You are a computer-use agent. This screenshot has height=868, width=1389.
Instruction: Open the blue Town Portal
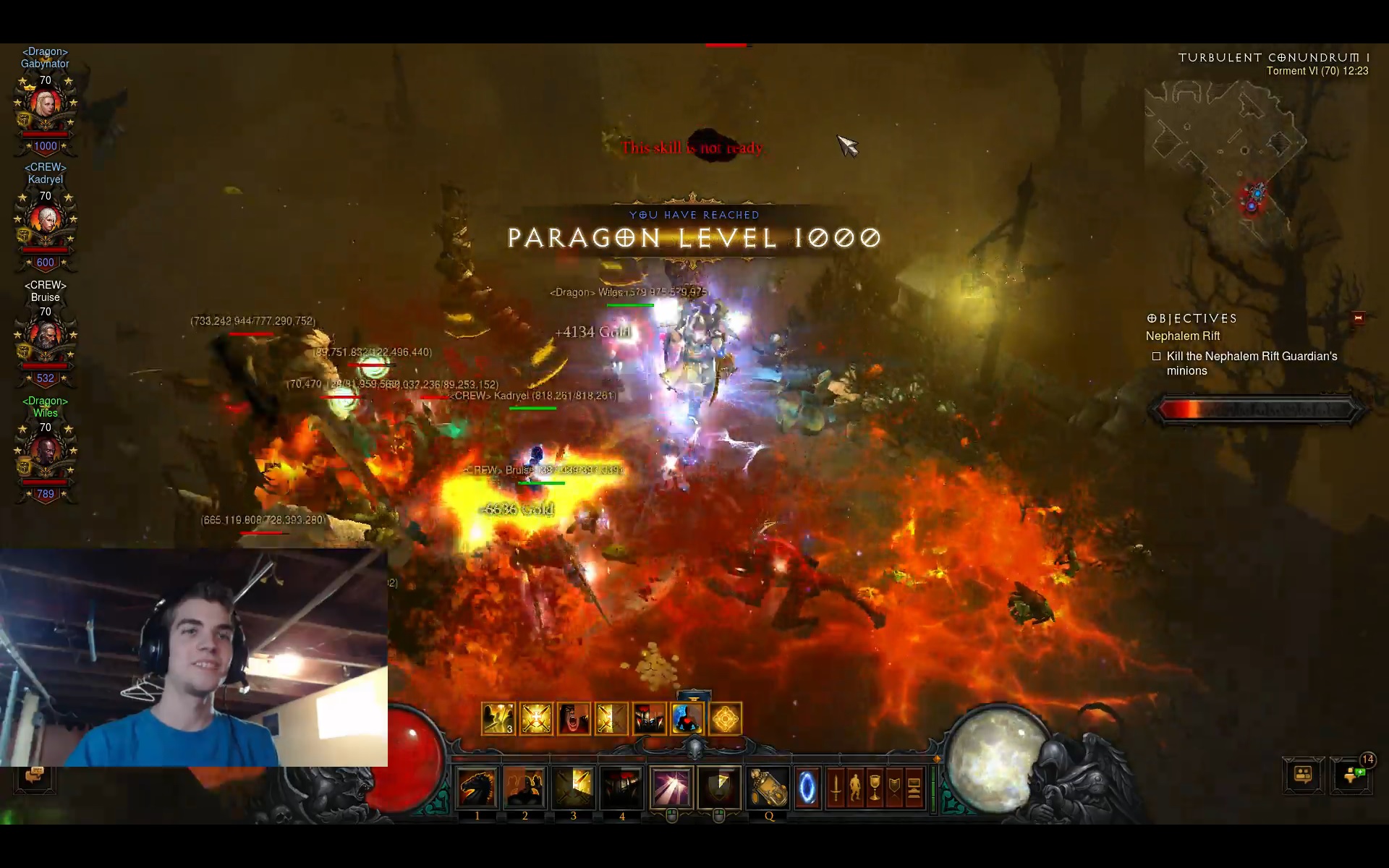pyautogui.click(x=807, y=788)
